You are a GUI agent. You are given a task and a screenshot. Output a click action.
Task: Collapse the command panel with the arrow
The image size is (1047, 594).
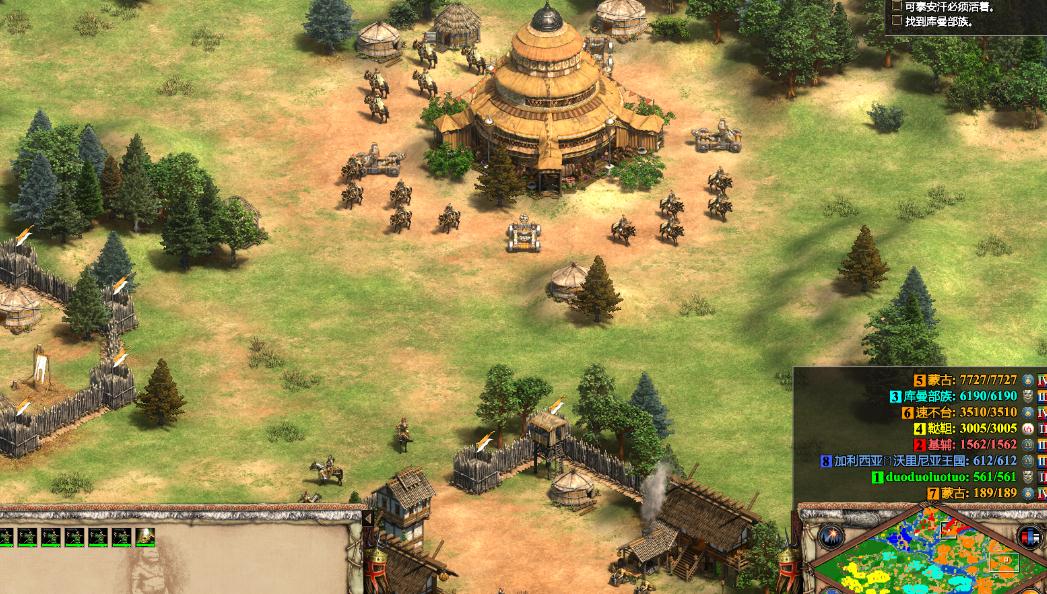[367, 518]
